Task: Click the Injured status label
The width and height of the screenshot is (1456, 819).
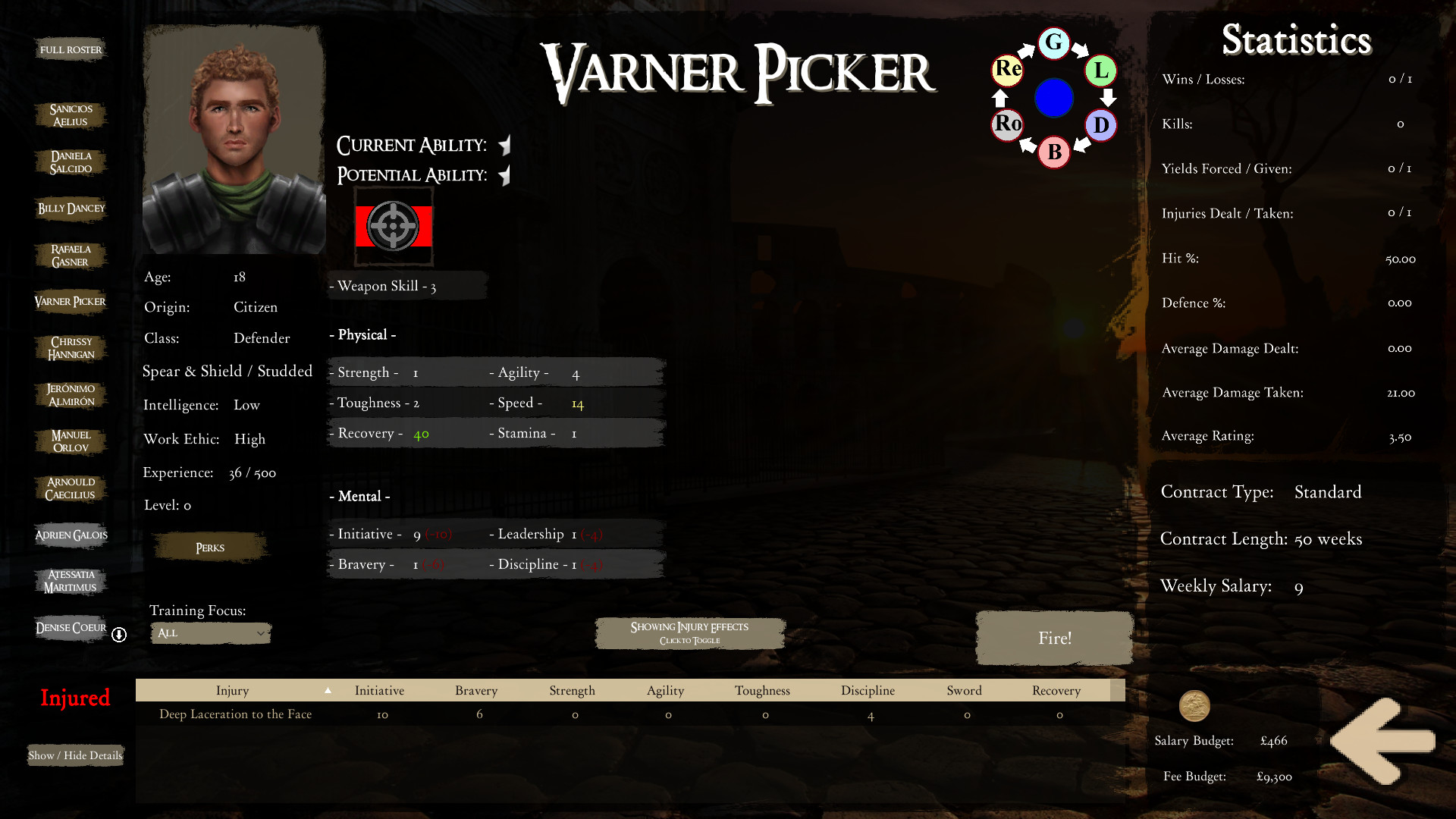Action: click(x=74, y=698)
